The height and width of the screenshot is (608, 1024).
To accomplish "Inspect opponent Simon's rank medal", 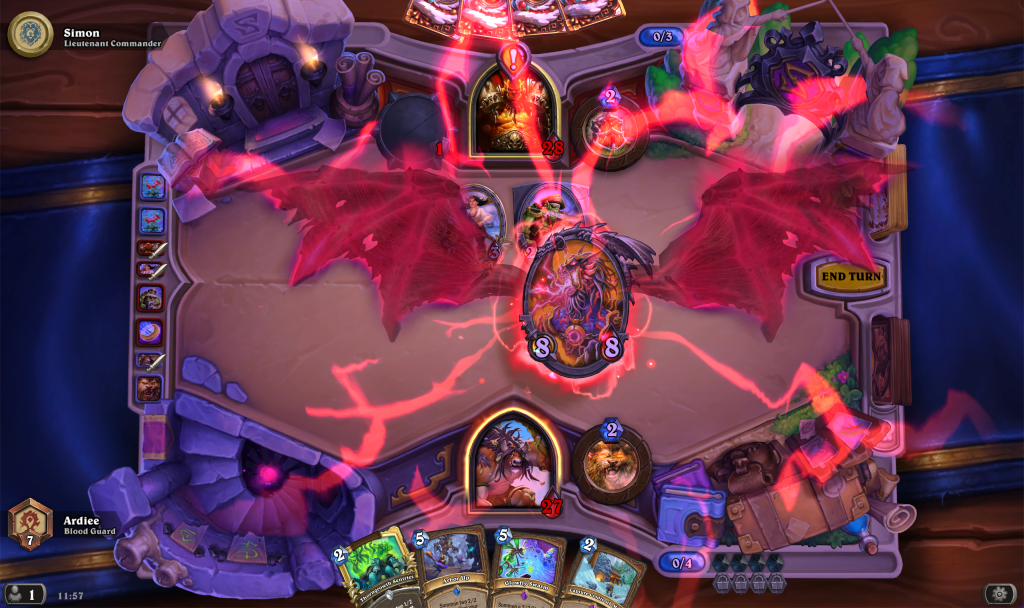I will pos(29,34).
